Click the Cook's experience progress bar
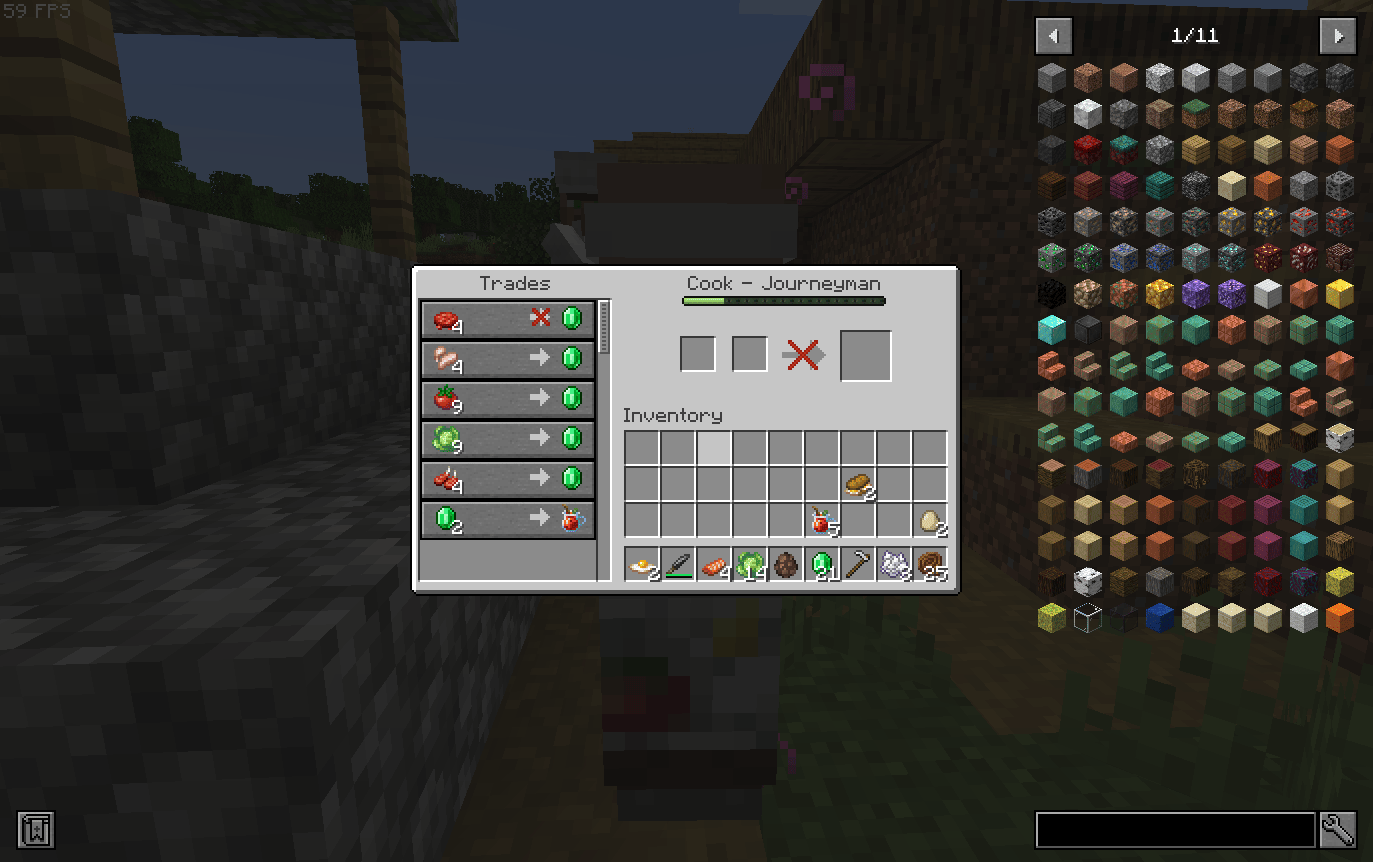1373x862 pixels. tap(783, 299)
